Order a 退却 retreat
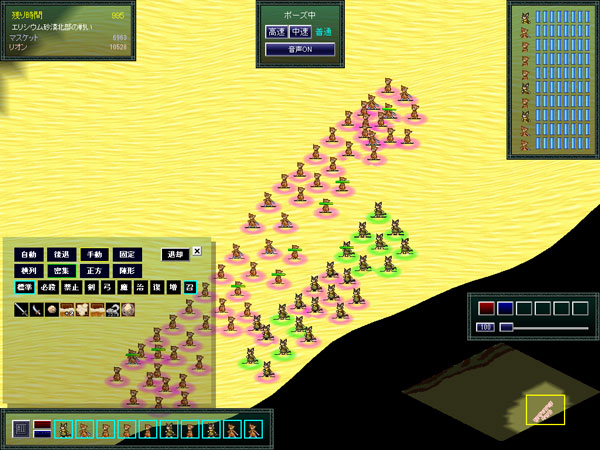 (x=175, y=254)
